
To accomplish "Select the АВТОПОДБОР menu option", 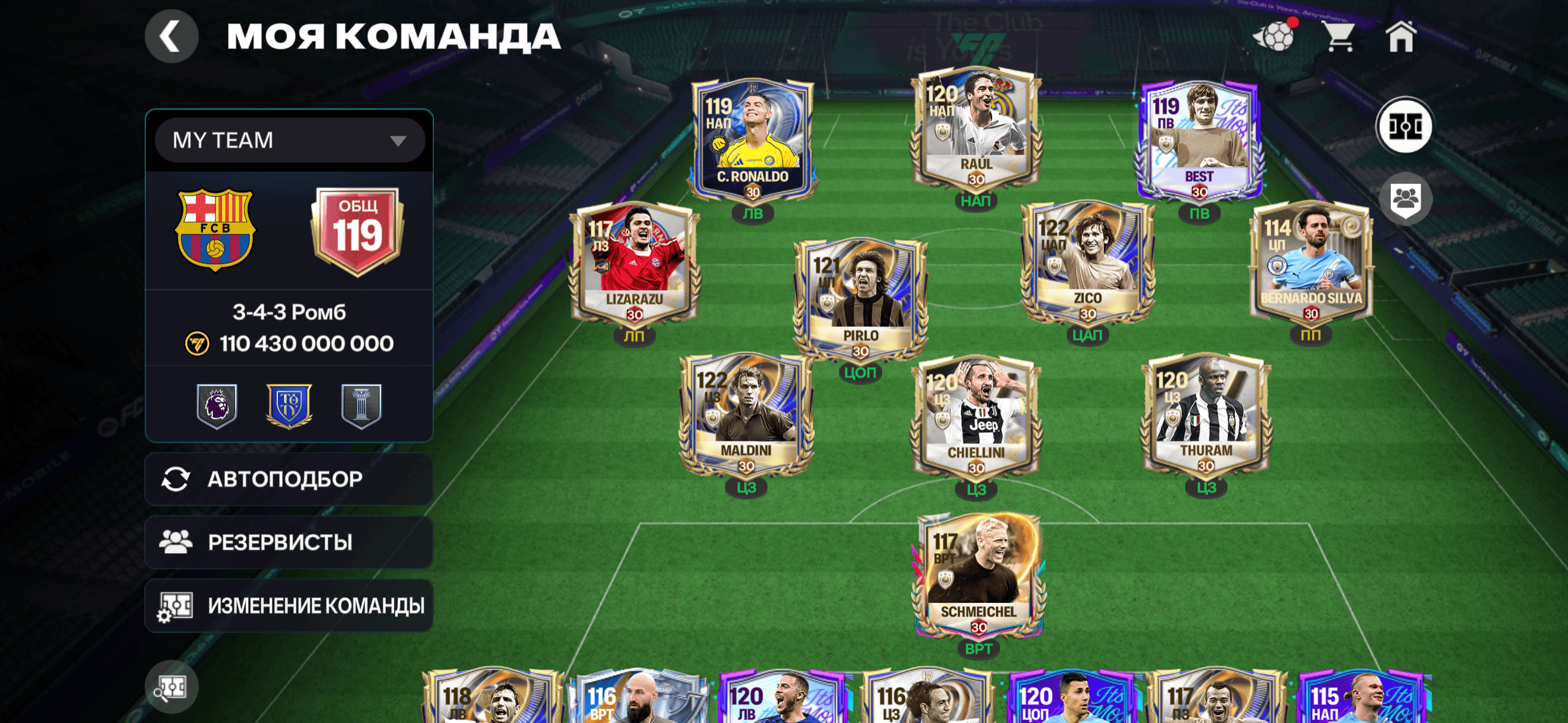I will tap(288, 478).
